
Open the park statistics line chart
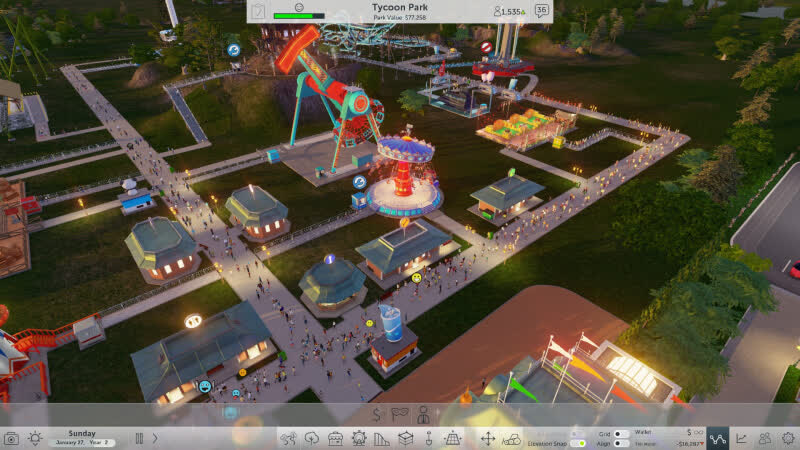pyautogui.click(x=742, y=438)
